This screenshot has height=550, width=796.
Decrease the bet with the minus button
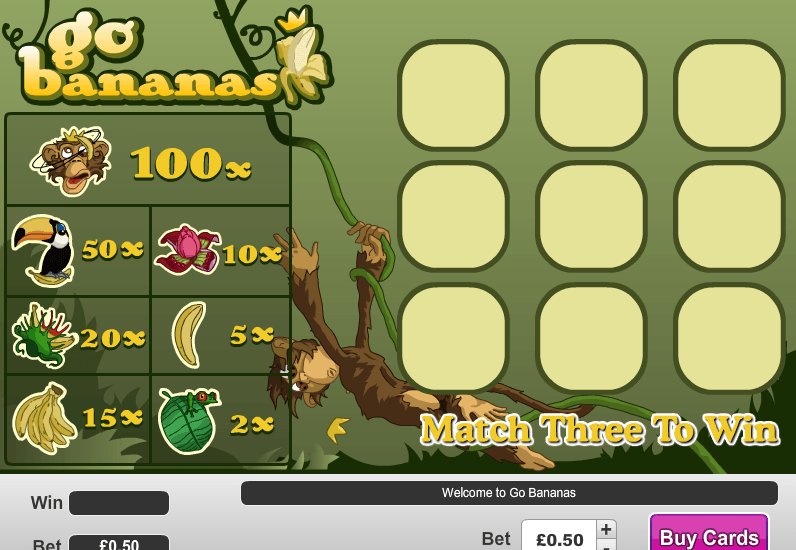pyautogui.click(x=606, y=546)
